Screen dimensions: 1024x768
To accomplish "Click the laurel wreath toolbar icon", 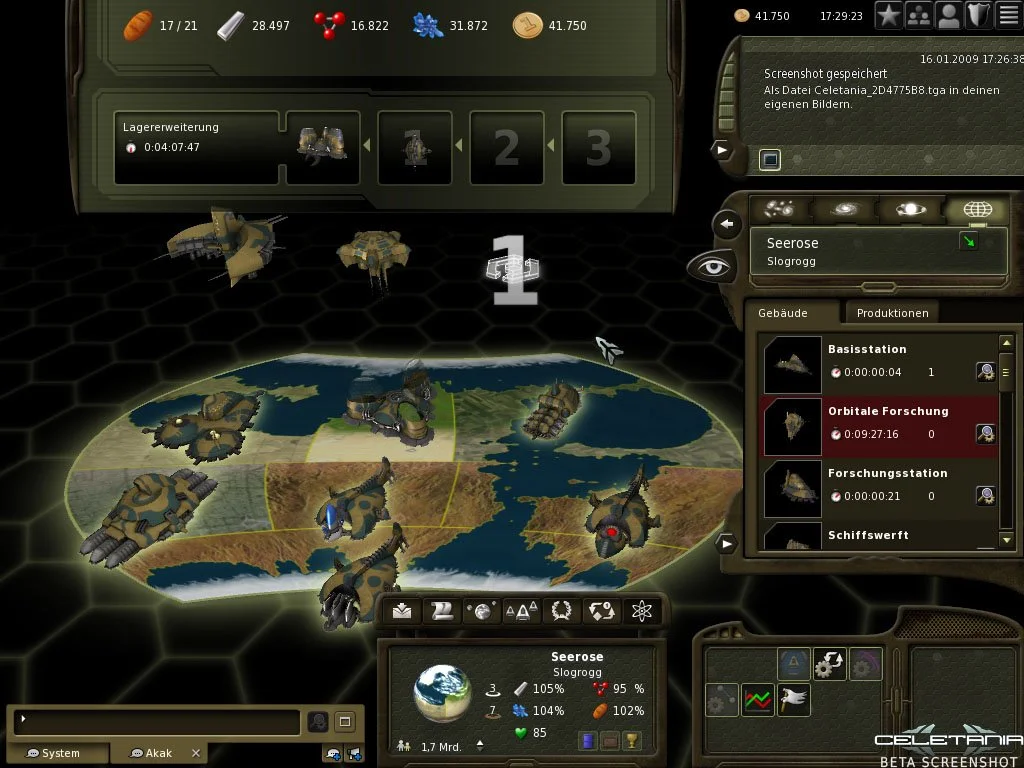I will tap(562, 611).
